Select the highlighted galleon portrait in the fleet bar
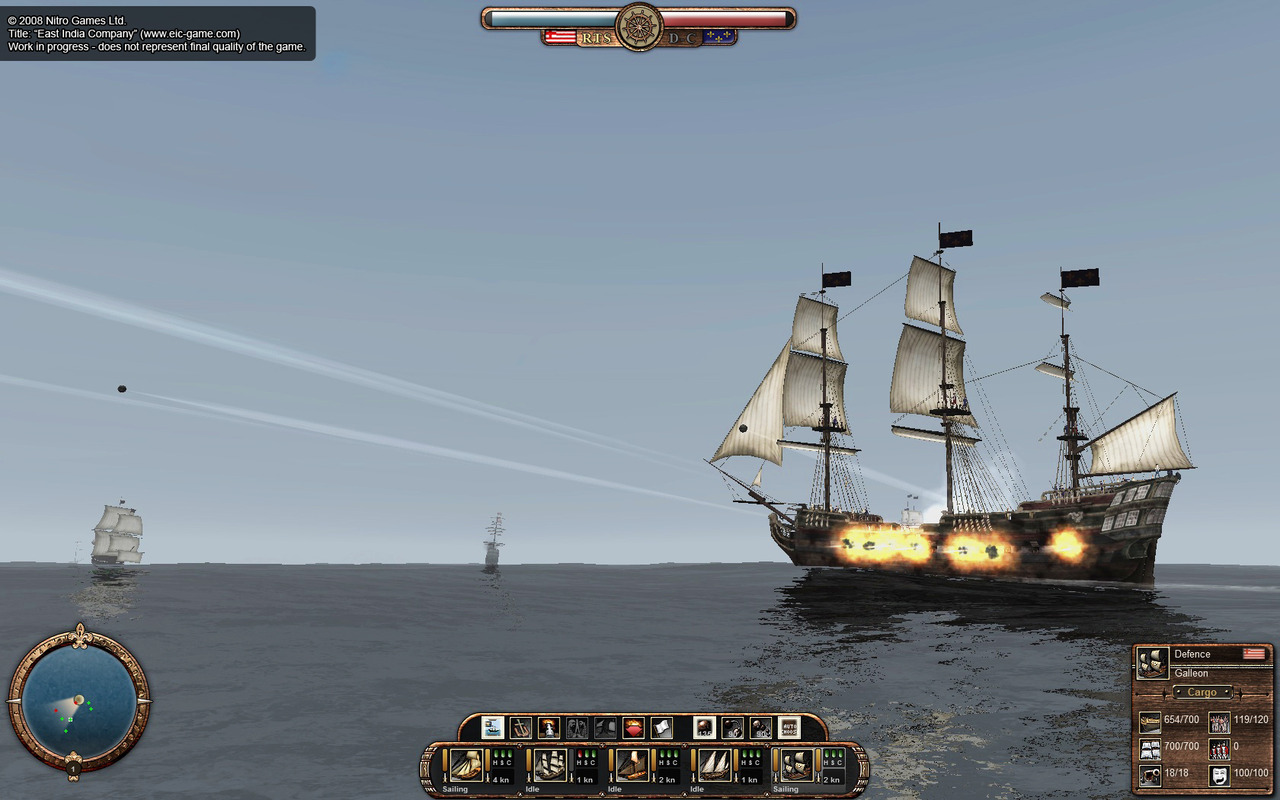 click(x=797, y=765)
